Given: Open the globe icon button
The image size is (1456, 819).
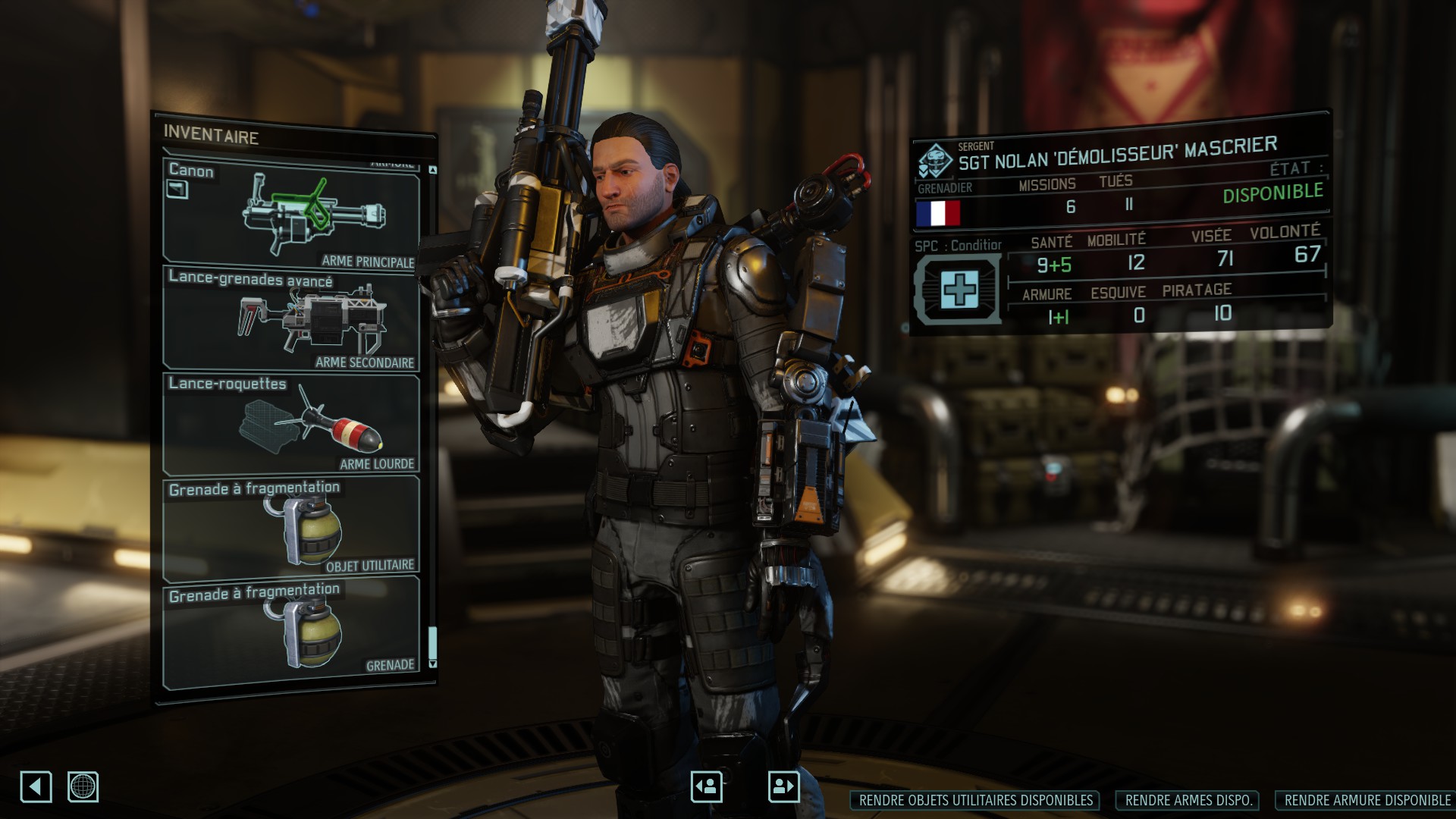Looking at the screenshot, I should 83,786.
